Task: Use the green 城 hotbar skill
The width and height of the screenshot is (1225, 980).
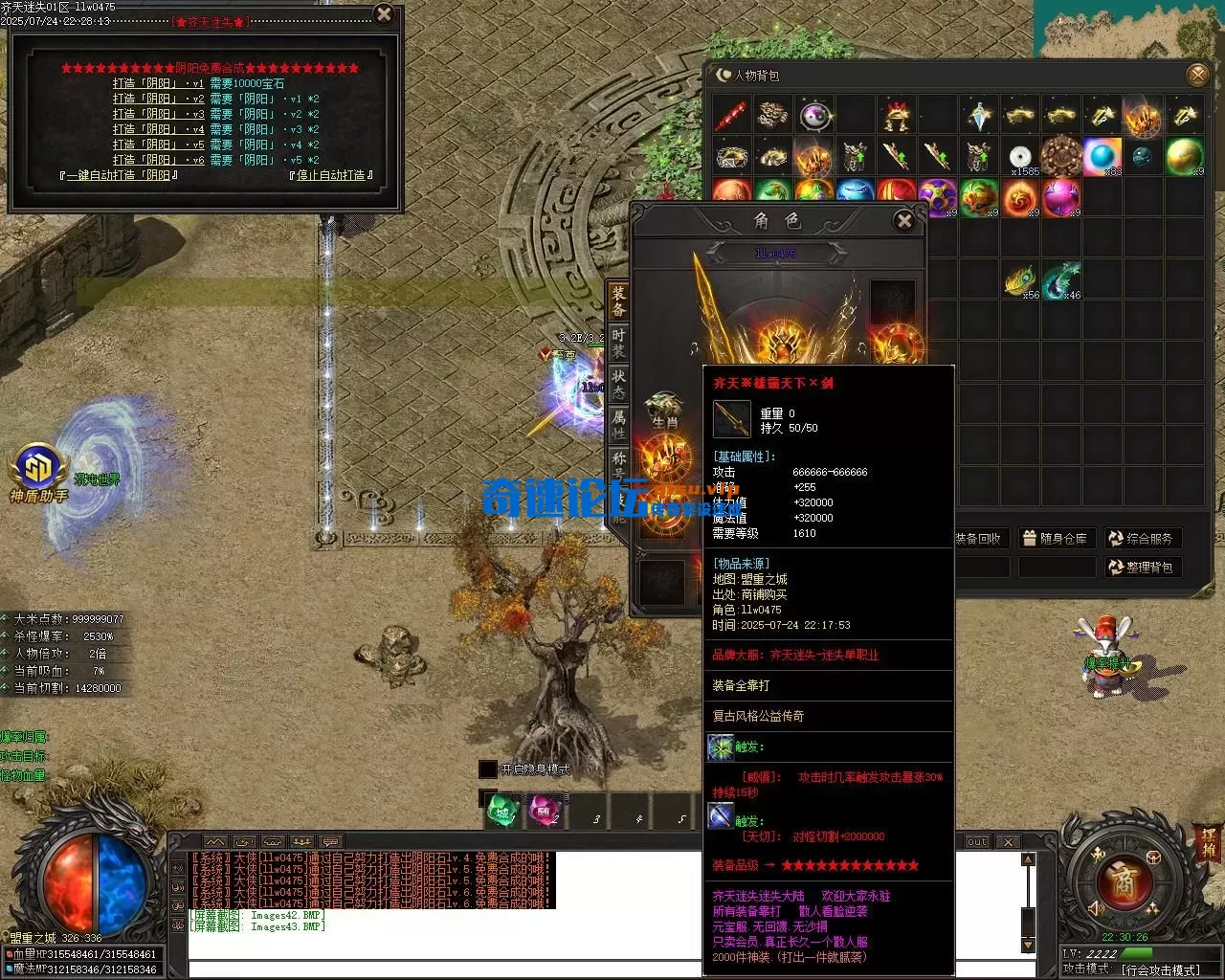Action: (501, 812)
